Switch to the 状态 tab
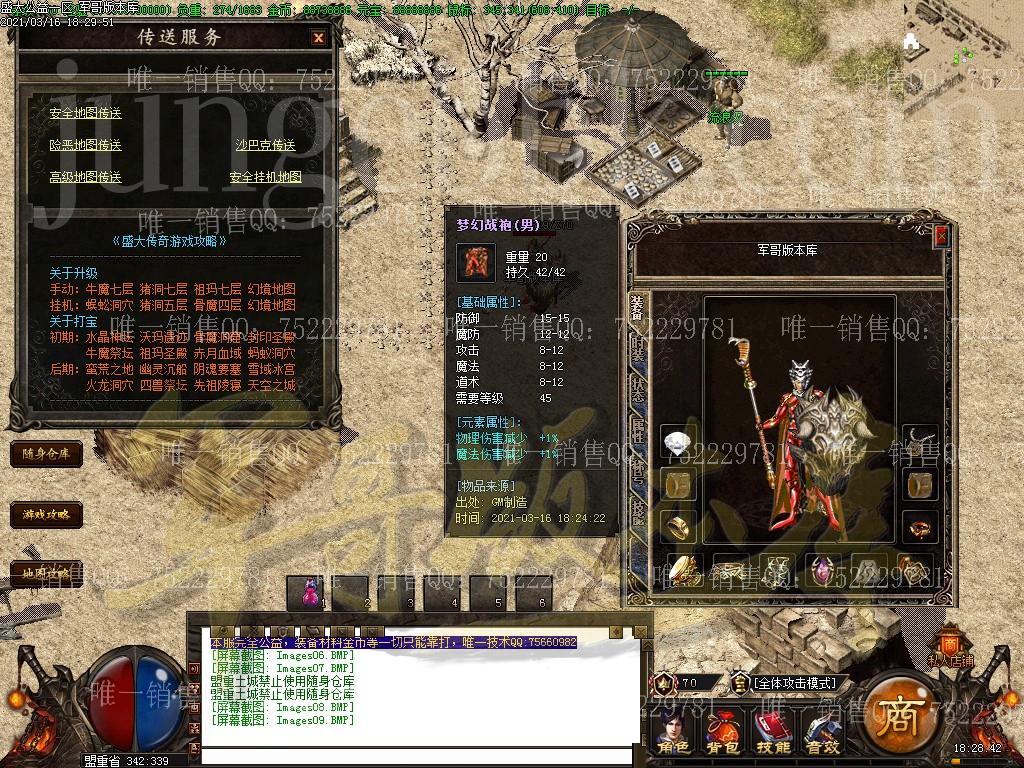Image resolution: width=1024 pixels, height=768 pixels. (x=638, y=390)
